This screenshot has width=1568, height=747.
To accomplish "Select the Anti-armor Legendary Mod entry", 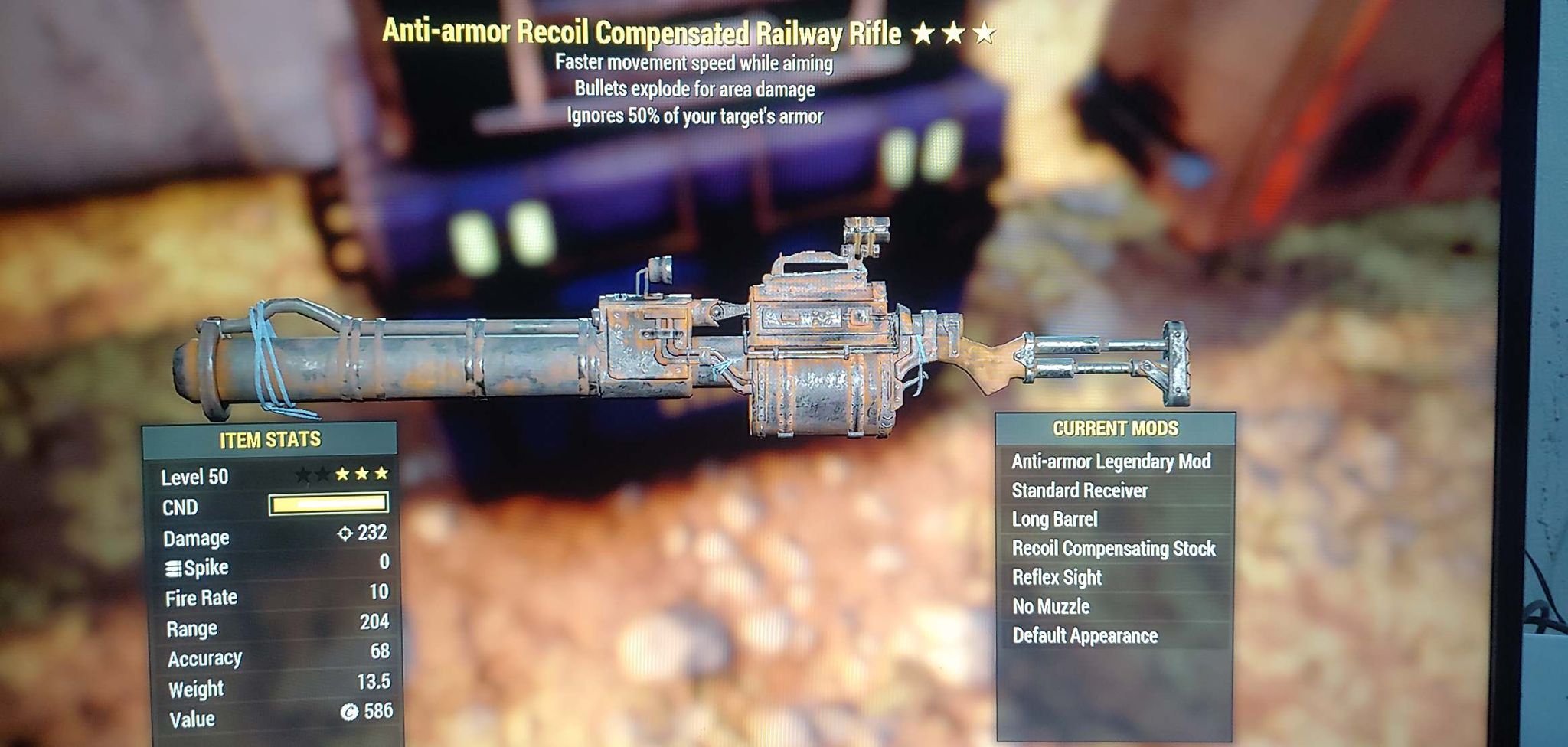I will click(1111, 462).
